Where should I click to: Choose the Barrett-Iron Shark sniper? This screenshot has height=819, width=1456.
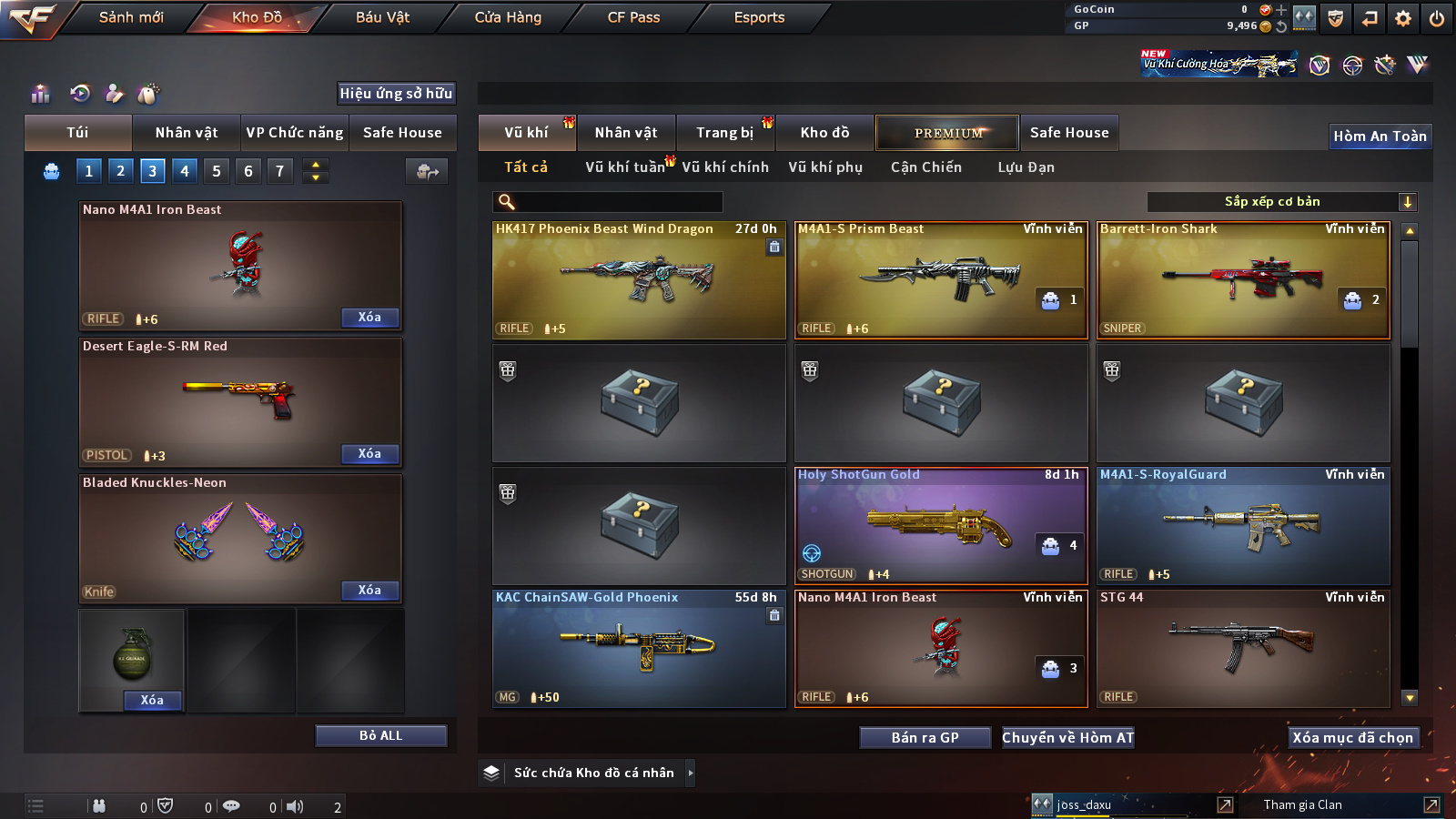tap(1243, 280)
